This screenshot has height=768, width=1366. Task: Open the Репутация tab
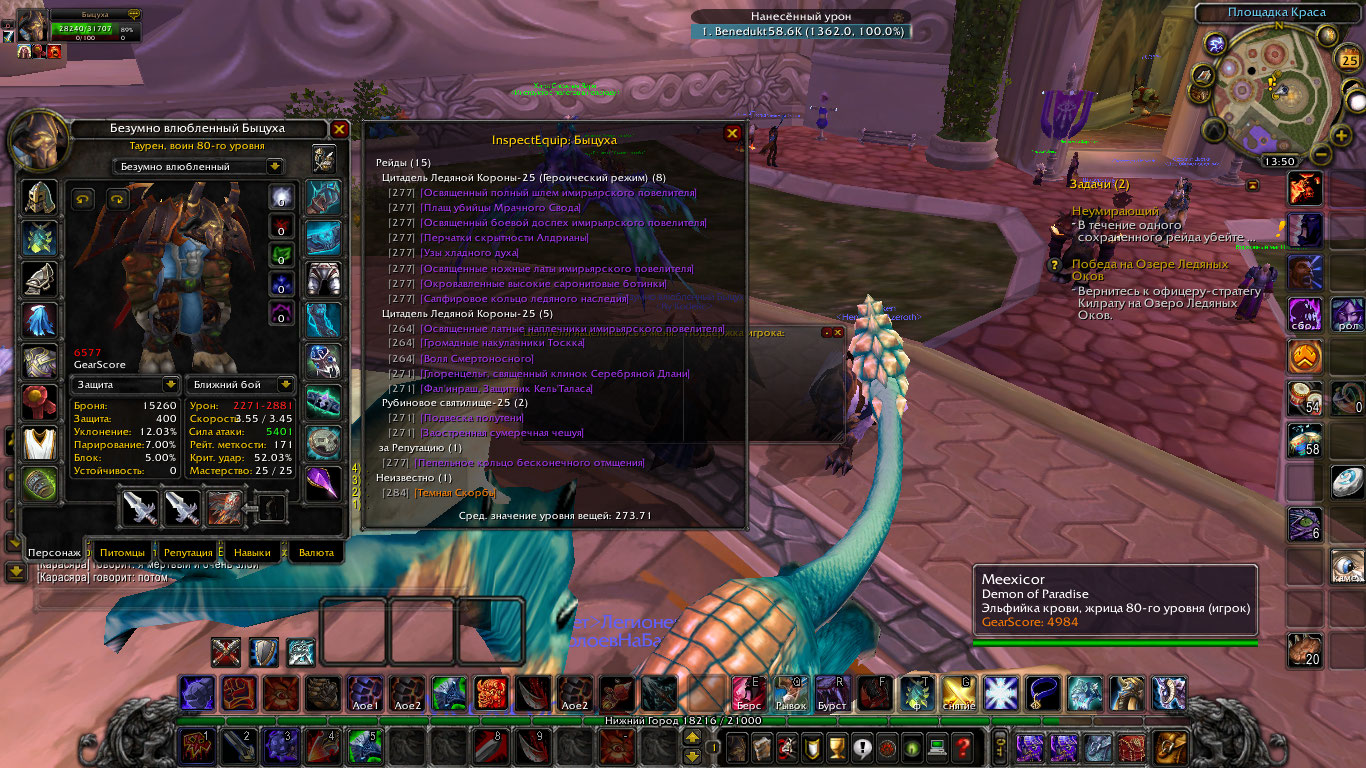(x=188, y=552)
